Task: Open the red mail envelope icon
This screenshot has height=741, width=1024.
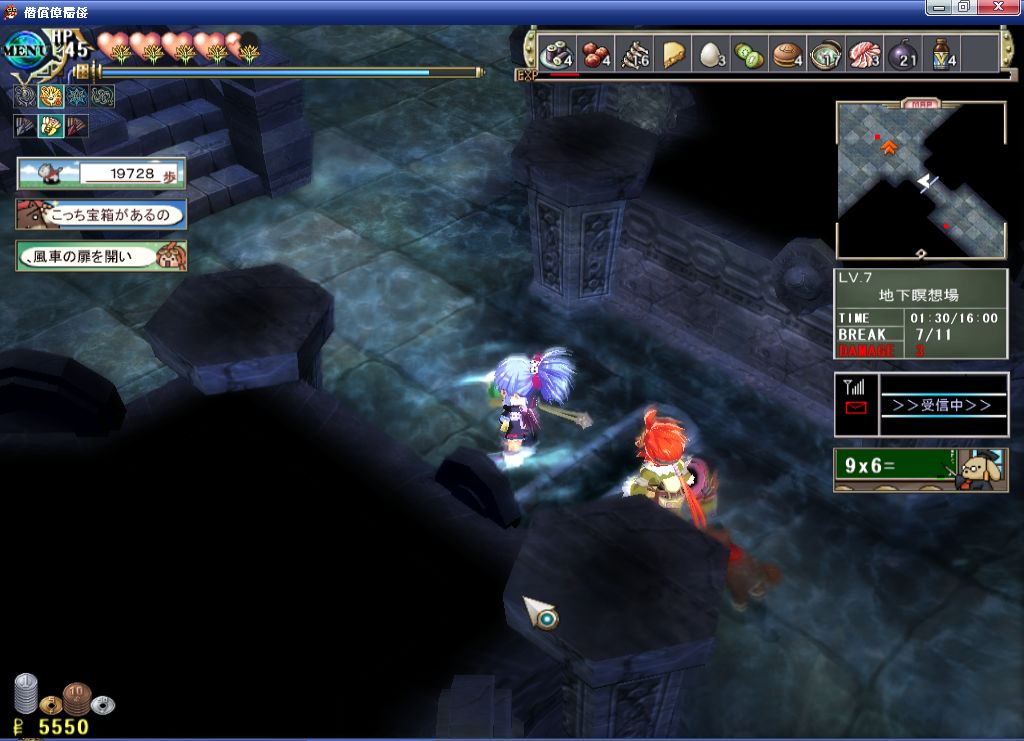Action: (x=856, y=407)
